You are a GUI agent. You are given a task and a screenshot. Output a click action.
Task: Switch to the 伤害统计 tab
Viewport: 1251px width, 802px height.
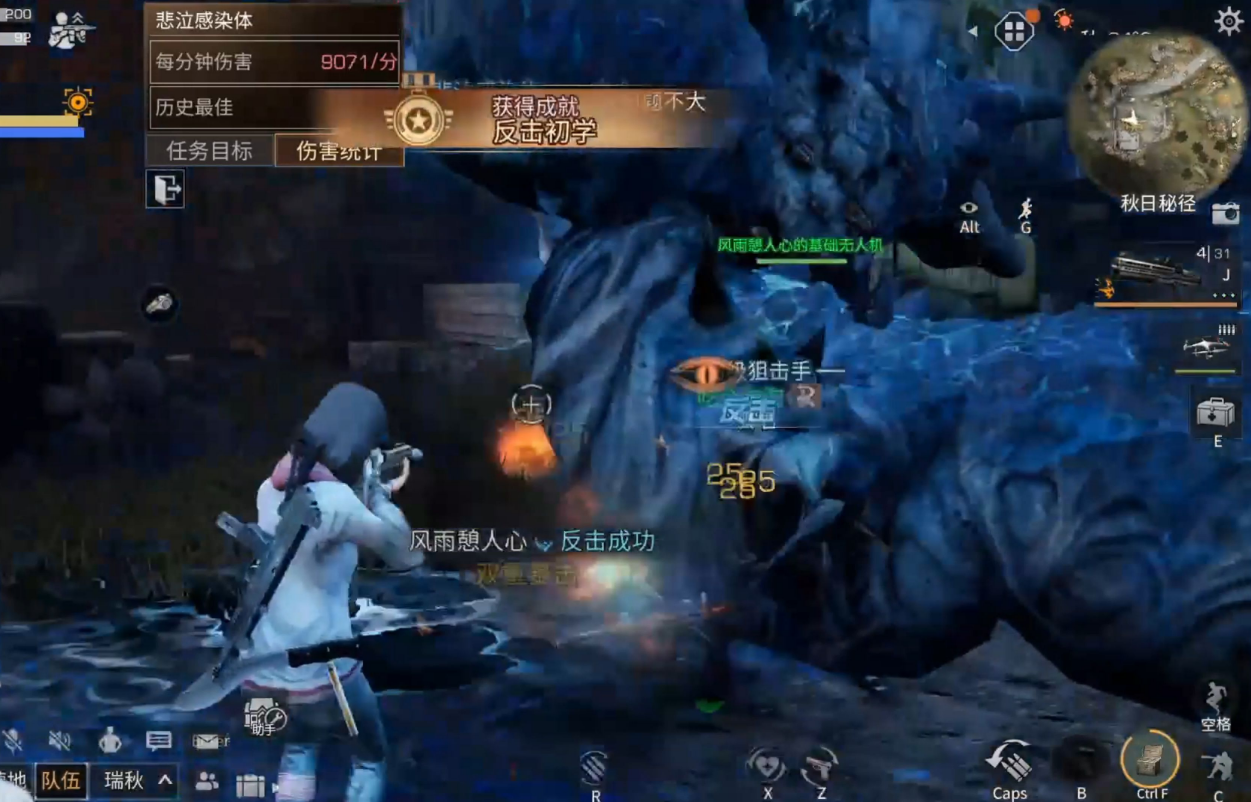point(339,151)
